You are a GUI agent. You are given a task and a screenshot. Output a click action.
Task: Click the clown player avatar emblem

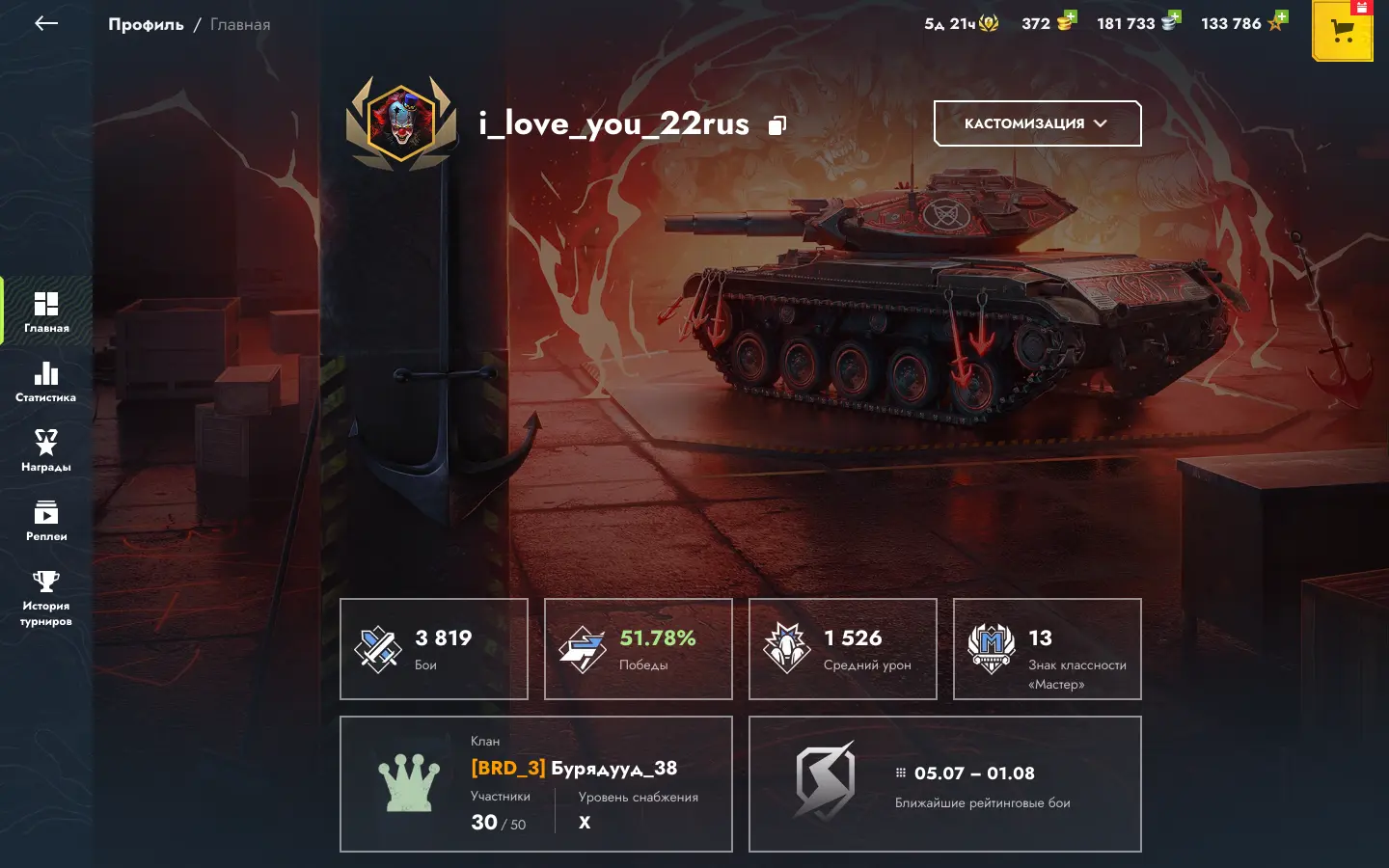tap(401, 122)
